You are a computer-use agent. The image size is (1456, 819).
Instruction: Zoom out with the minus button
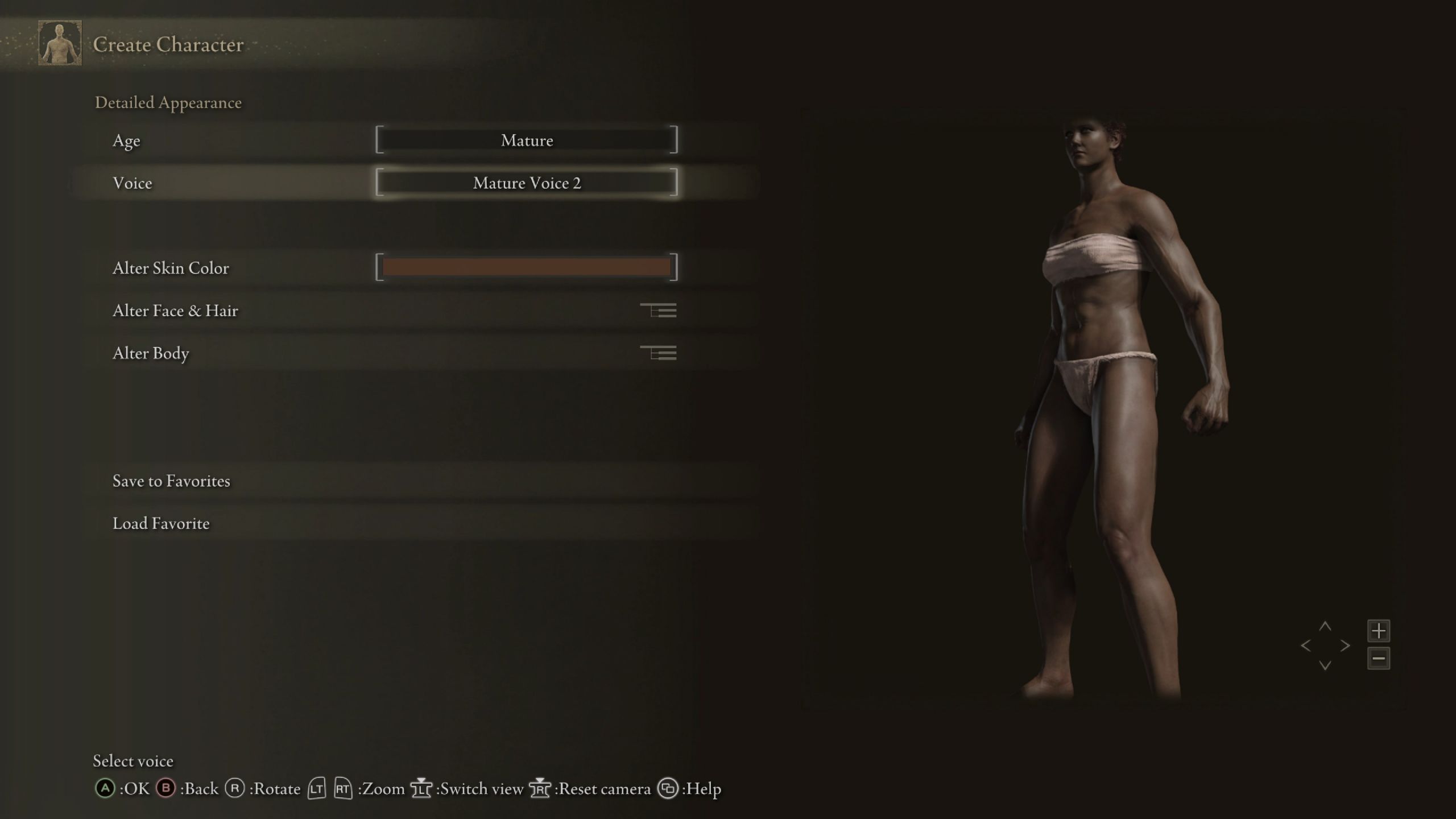click(x=1378, y=659)
